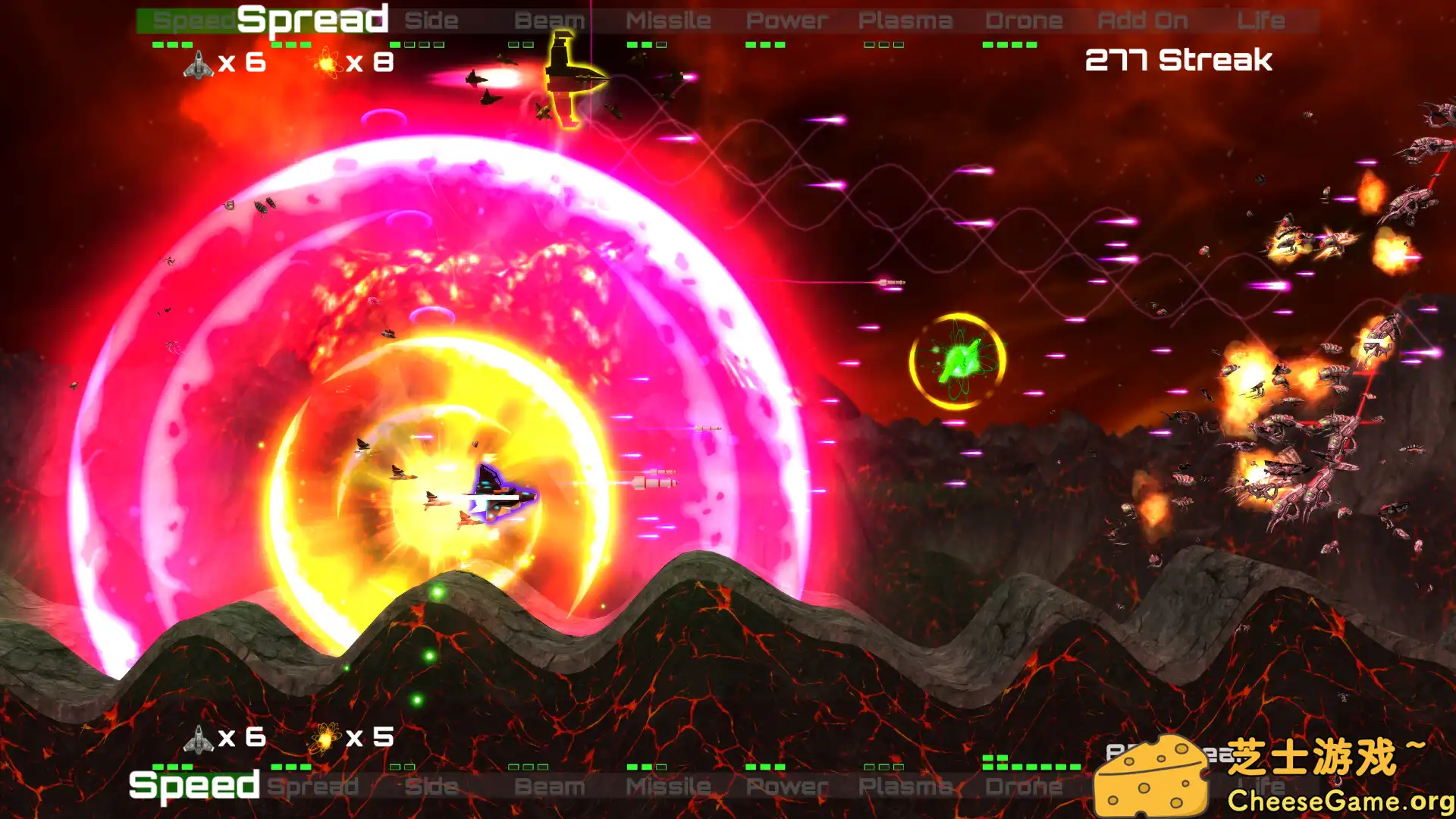This screenshot has height=819, width=1456.
Task: Toggle the Beam weapon on the top bar
Action: click(550, 20)
